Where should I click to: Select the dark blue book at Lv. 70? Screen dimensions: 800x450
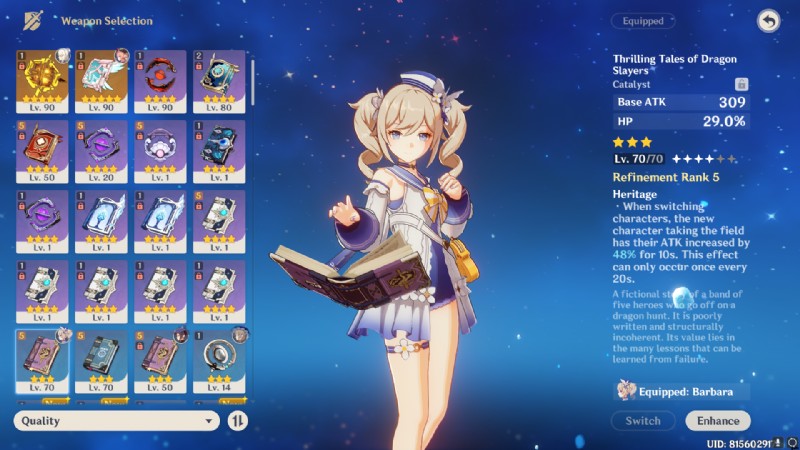point(100,357)
